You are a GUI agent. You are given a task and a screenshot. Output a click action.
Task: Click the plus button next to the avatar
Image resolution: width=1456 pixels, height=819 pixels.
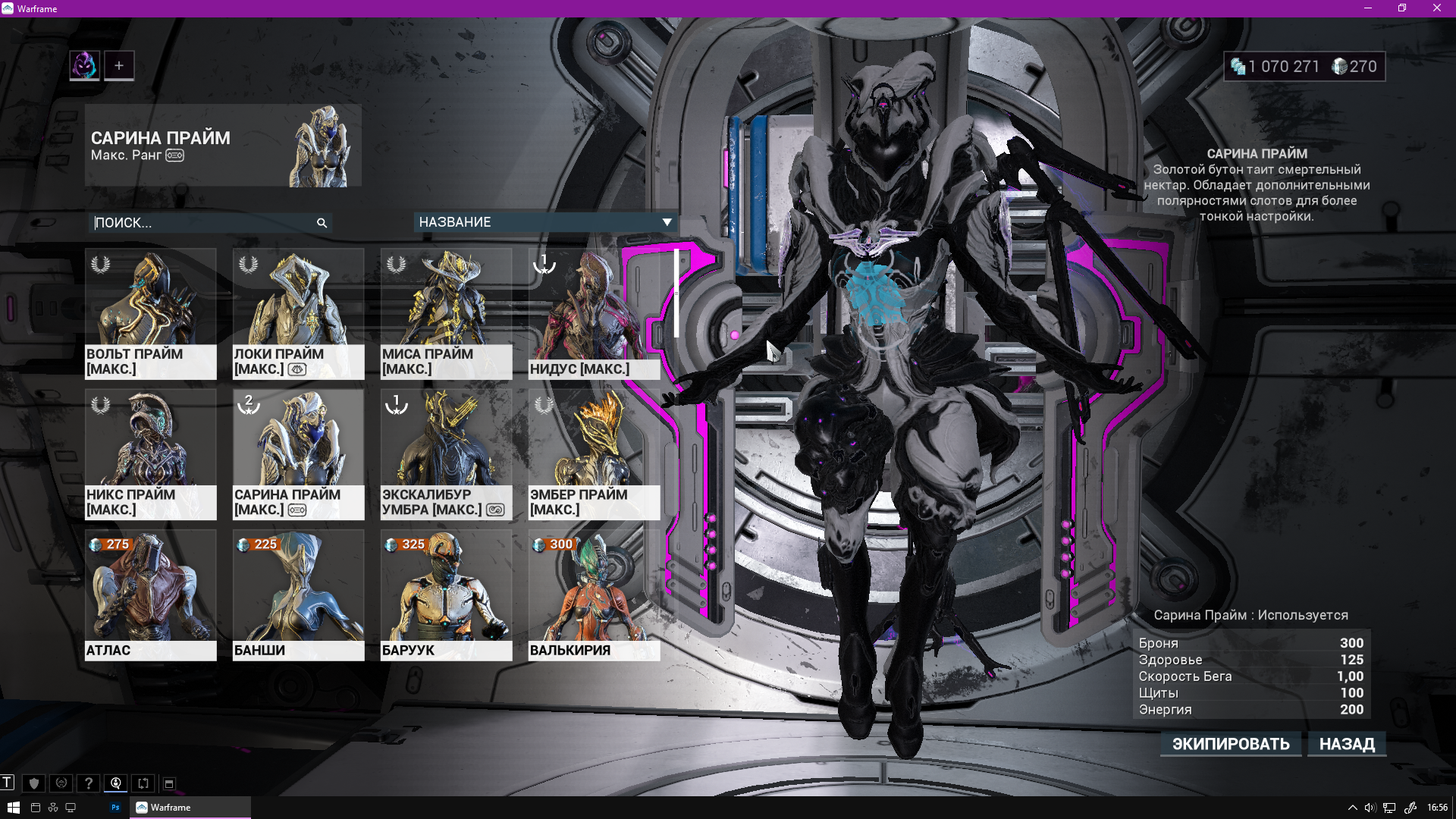pyautogui.click(x=118, y=65)
